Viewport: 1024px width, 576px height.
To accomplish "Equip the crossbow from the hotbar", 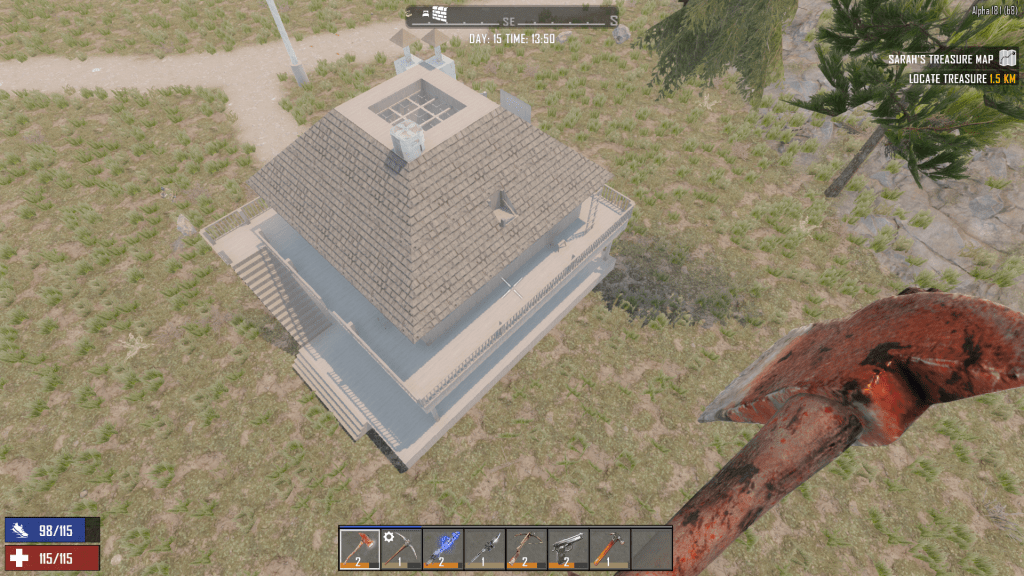I will click(526, 548).
